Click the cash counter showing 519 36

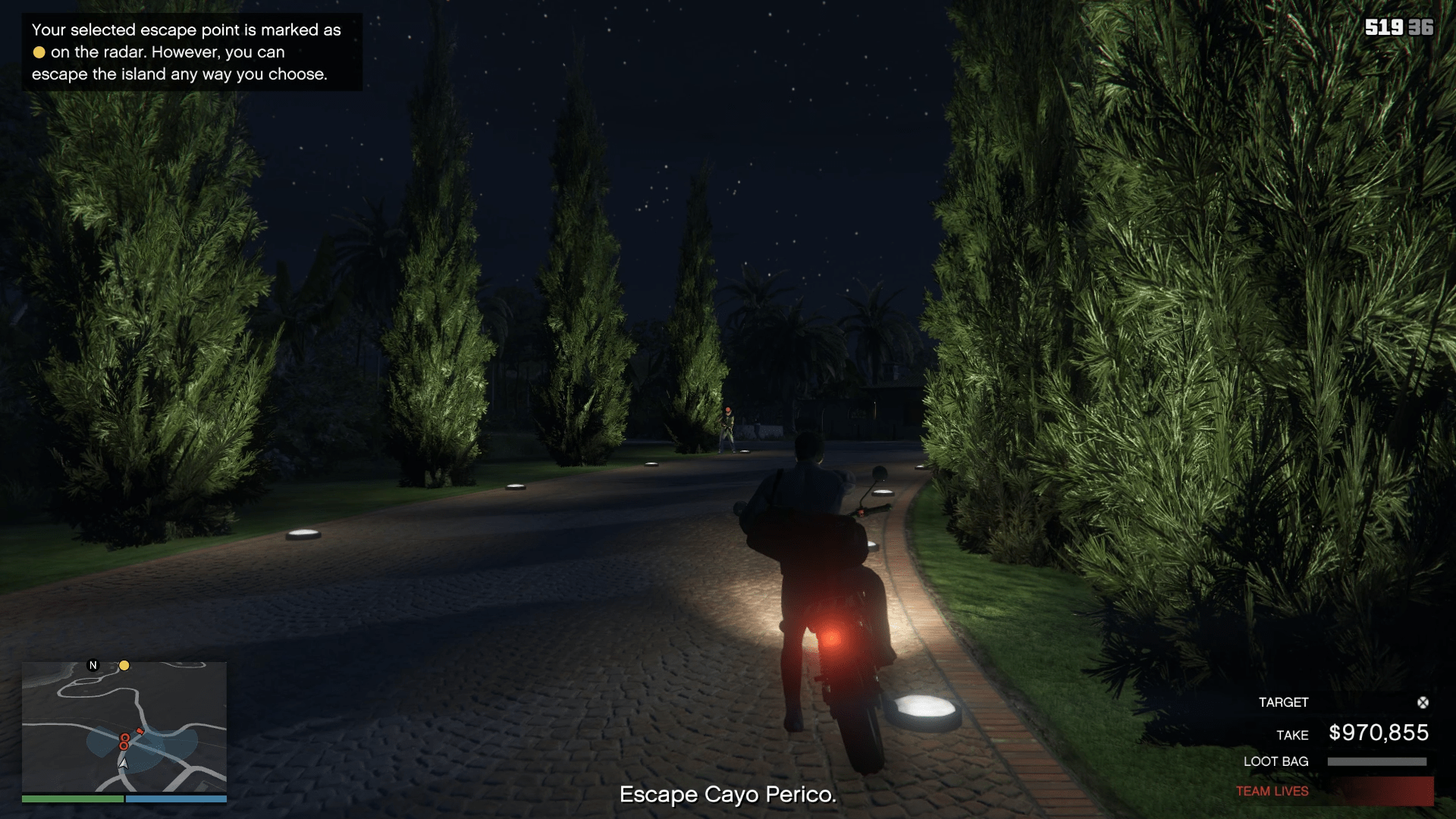click(x=1400, y=28)
